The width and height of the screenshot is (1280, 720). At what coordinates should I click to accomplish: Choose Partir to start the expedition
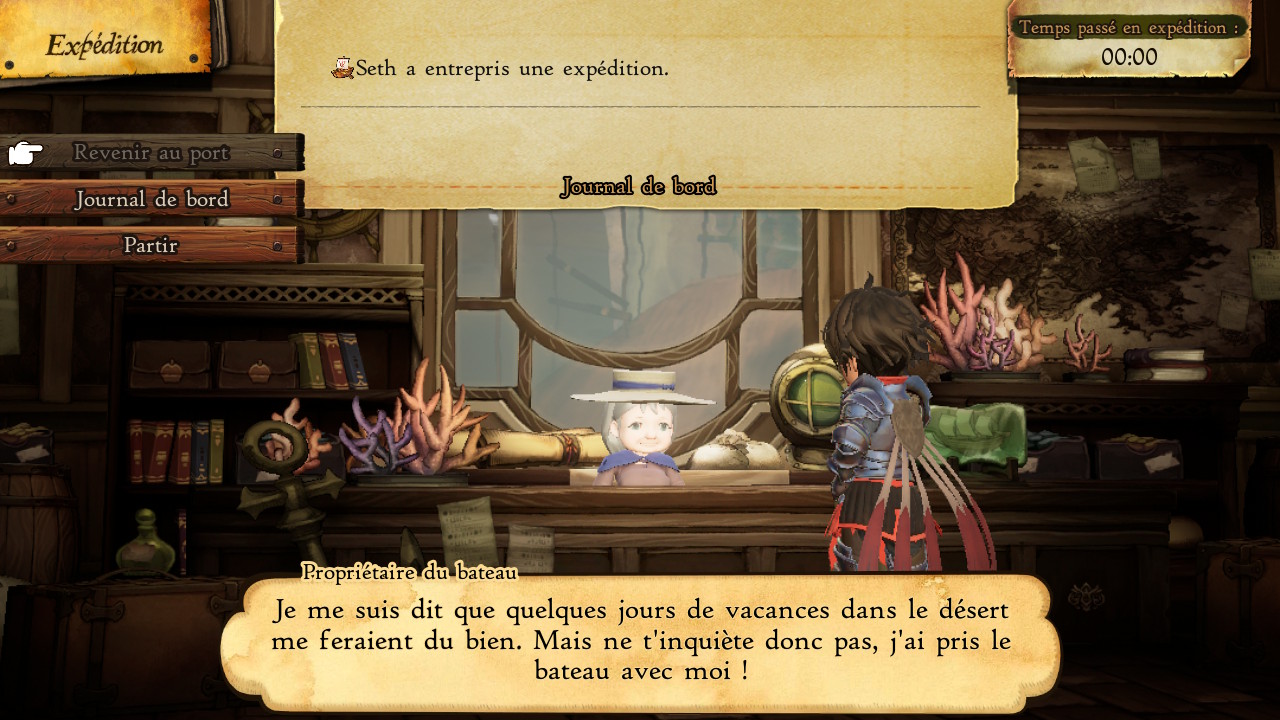click(150, 245)
